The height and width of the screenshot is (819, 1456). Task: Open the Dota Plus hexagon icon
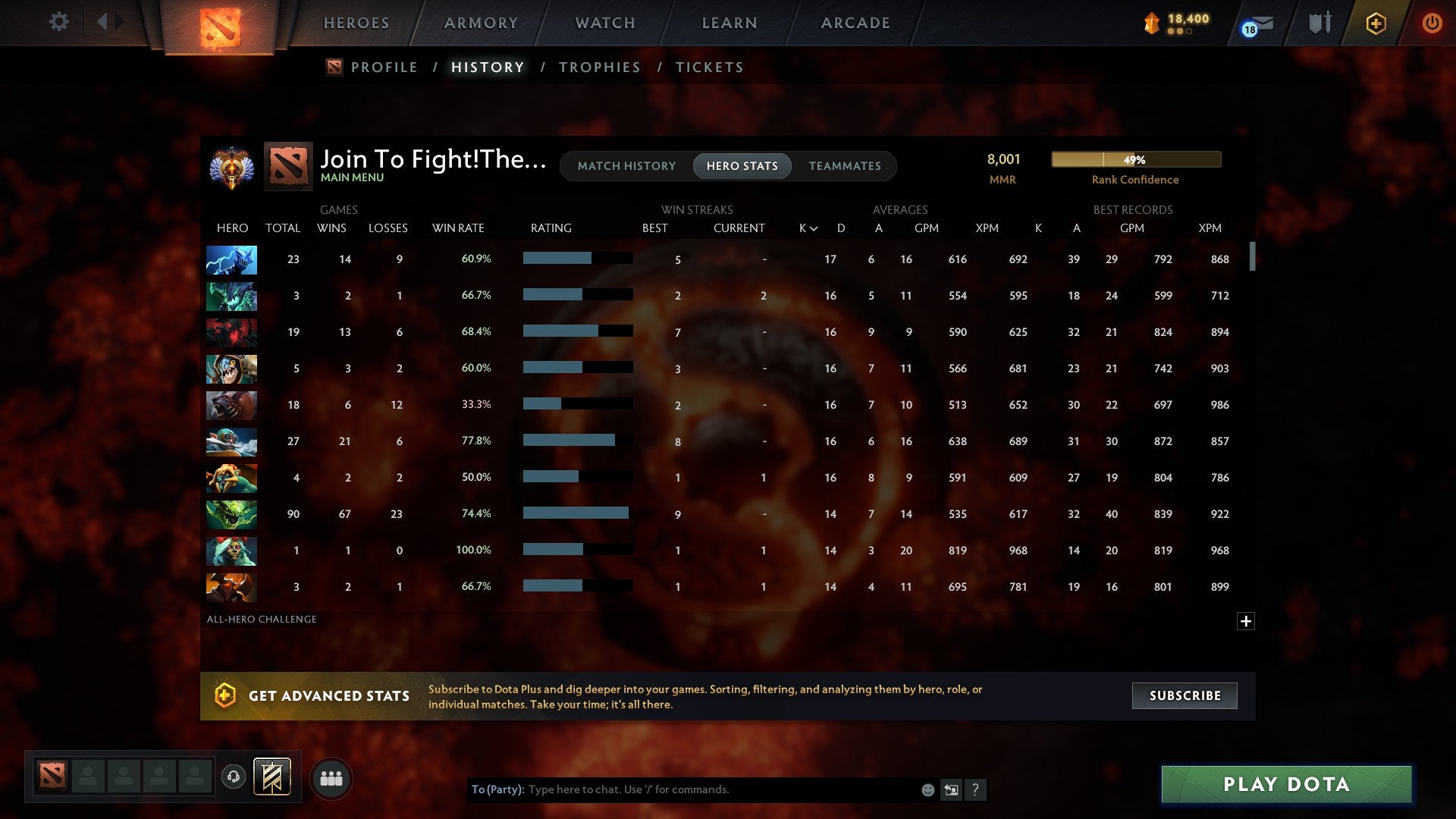(x=1376, y=23)
